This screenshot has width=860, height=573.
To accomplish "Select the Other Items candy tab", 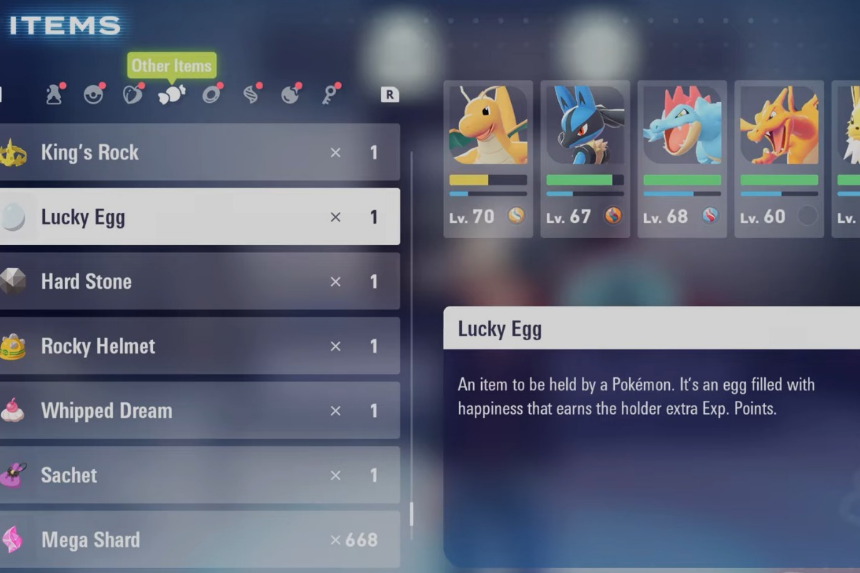I will tap(171, 95).
